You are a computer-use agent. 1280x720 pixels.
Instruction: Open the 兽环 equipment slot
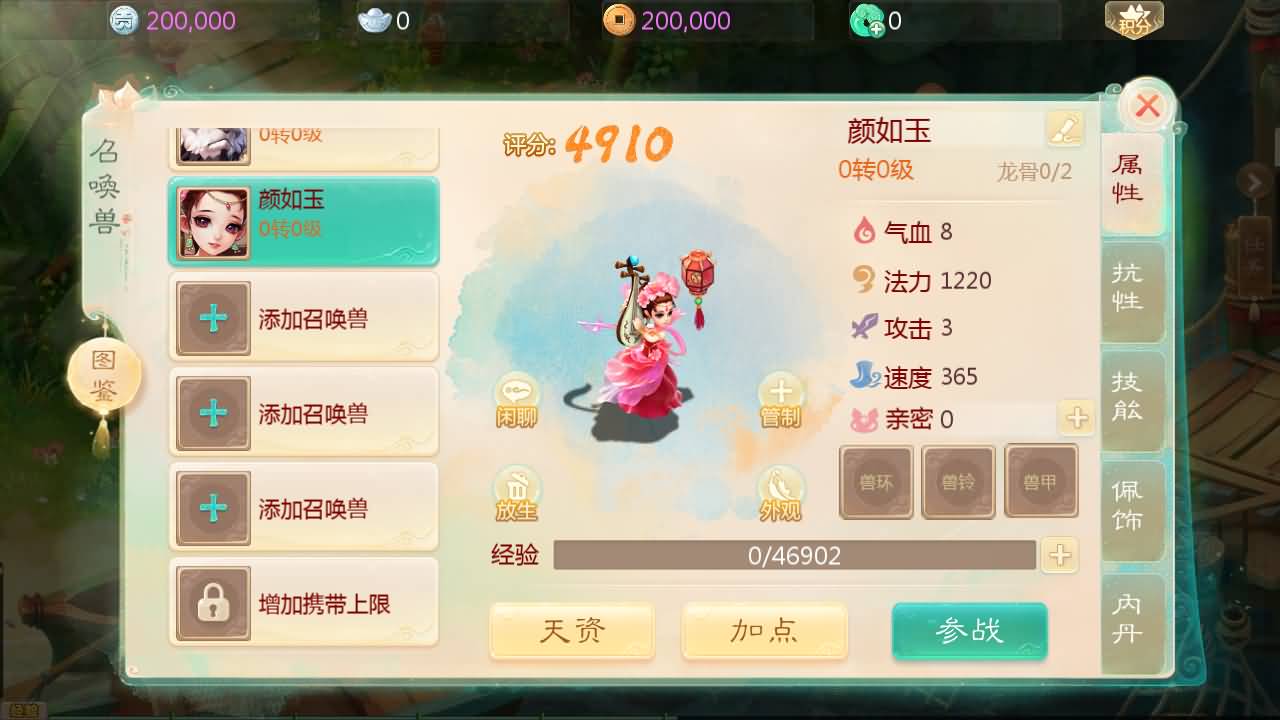pyautogui.click(x=876, y=482)
